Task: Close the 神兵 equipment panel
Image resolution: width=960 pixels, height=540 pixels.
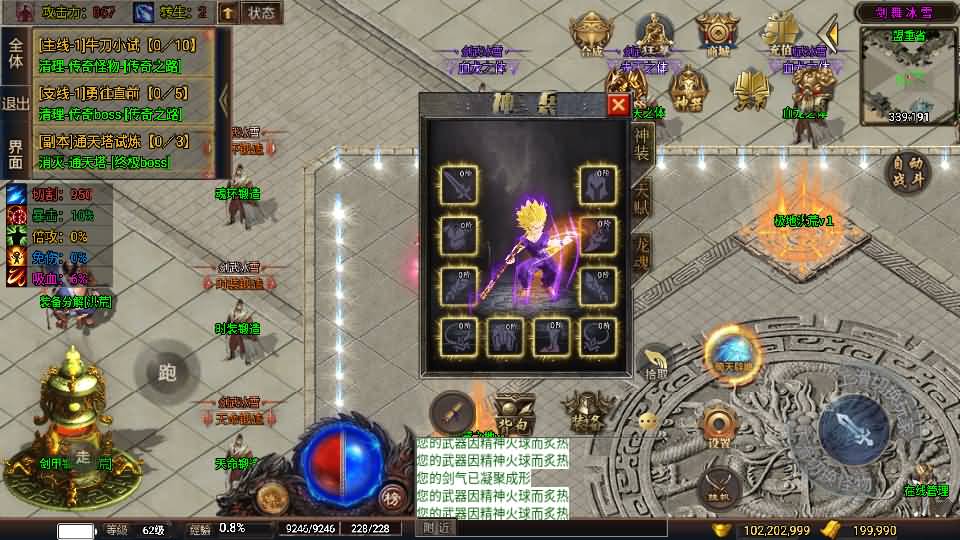Action: [x=618, y=105]
